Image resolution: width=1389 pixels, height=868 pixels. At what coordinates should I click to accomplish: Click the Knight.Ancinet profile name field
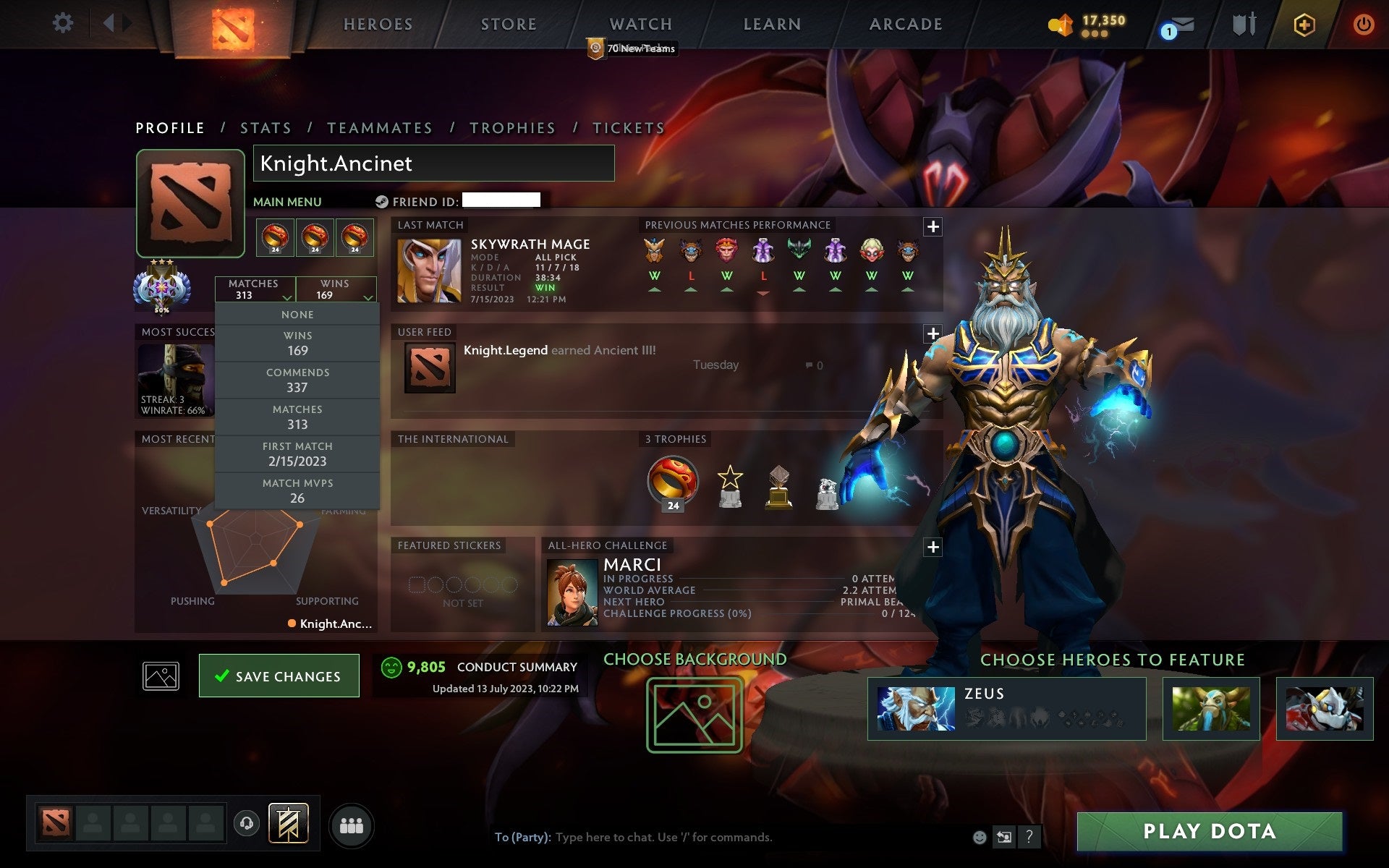(433, 163)
